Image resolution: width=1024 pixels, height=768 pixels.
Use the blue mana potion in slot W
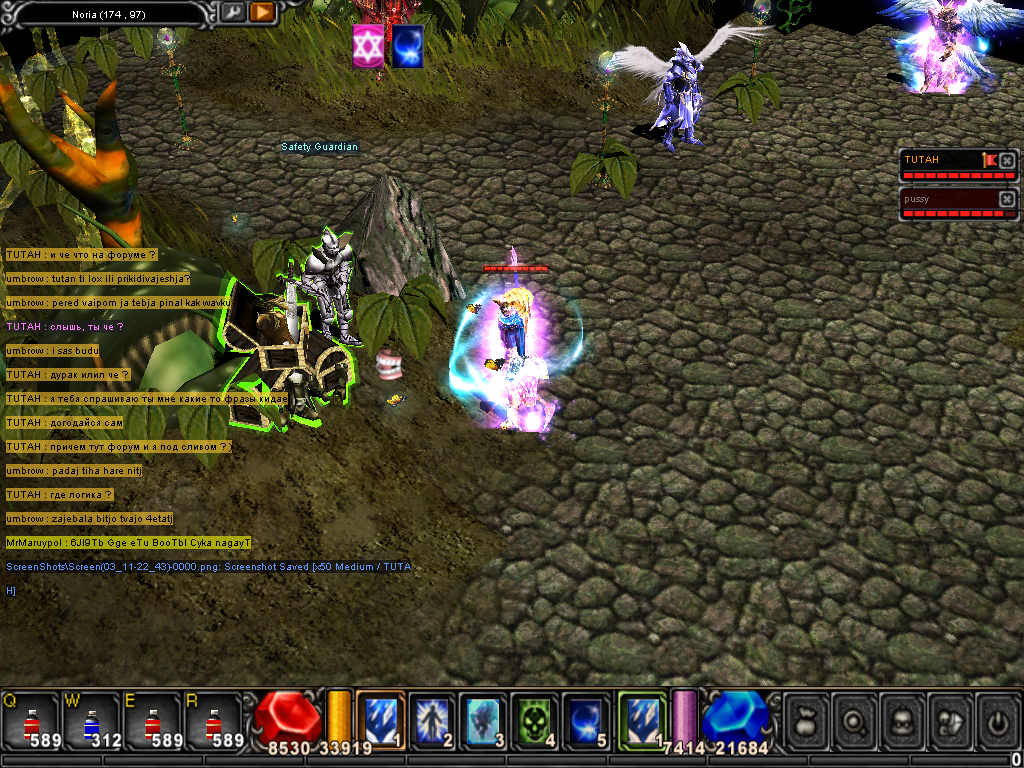92,720
